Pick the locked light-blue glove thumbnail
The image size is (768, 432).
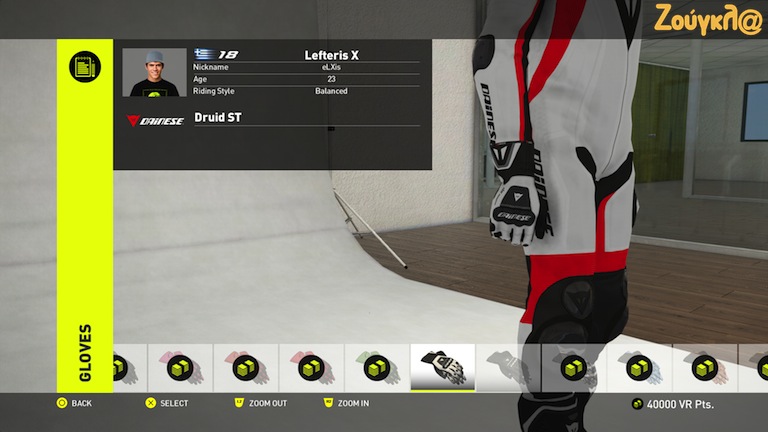(638, 367)
